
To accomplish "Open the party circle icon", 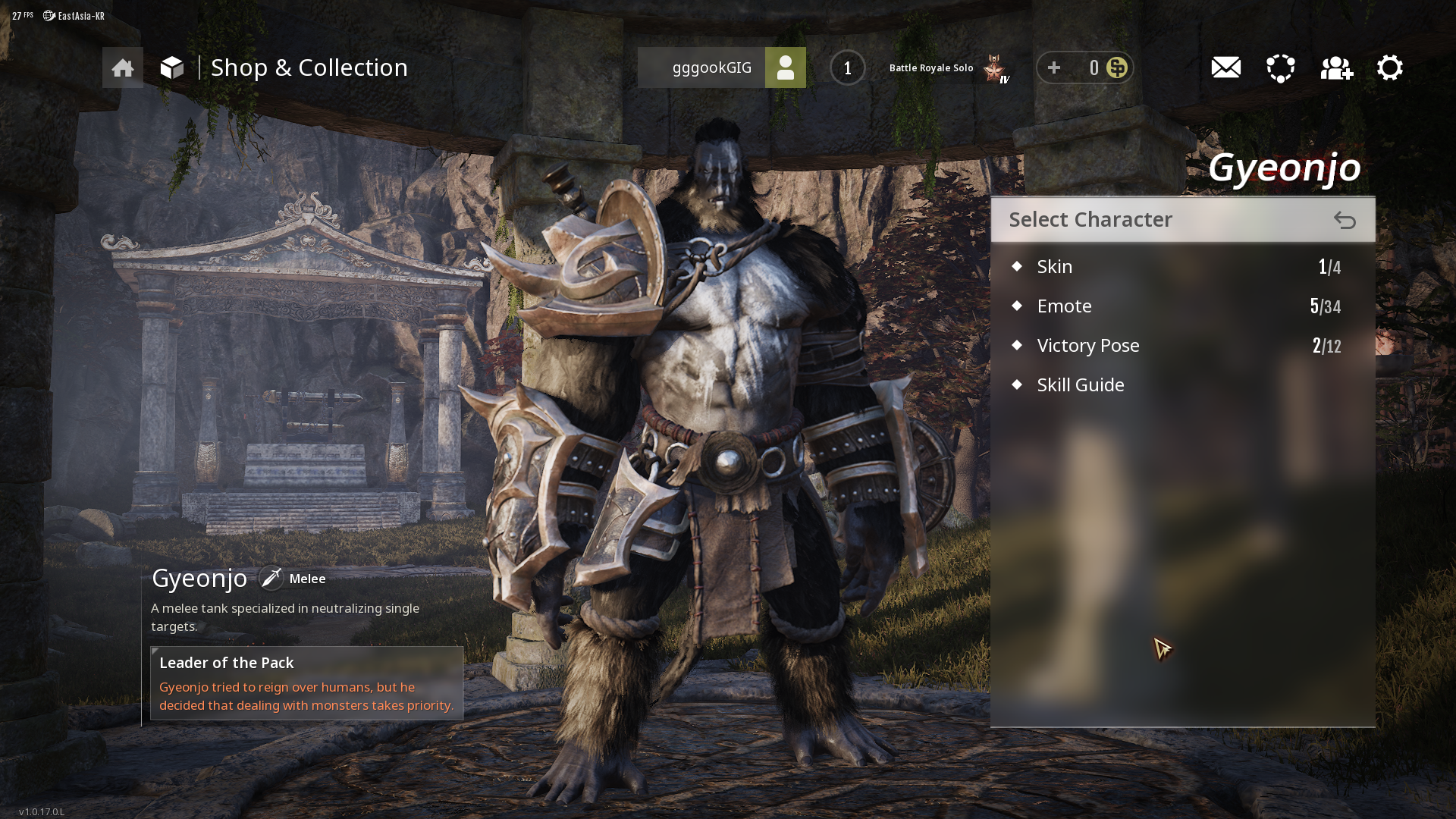I will (x=1281, y=68).
